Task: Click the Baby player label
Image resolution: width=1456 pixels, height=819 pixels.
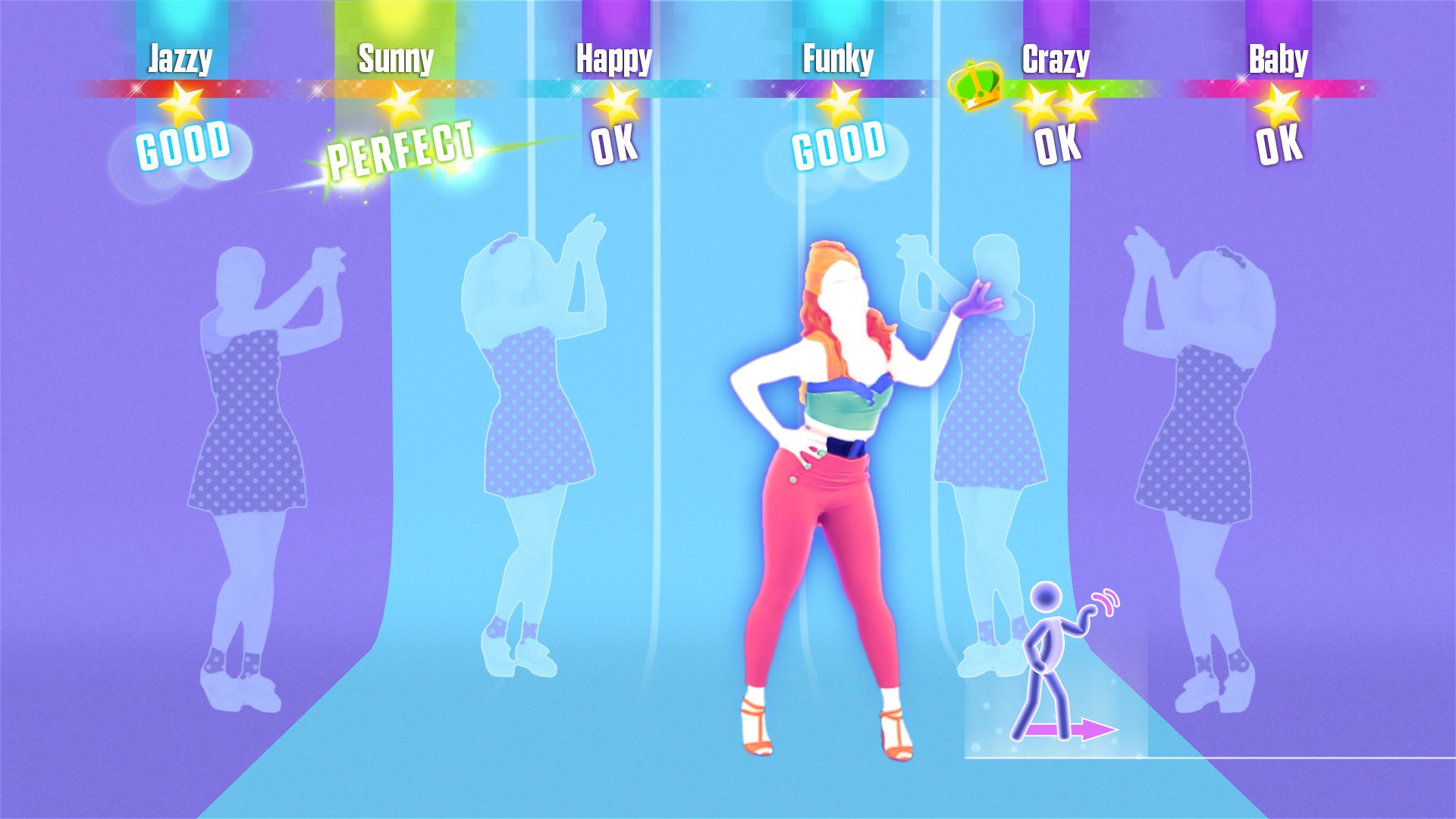Action: click(x=1278, y=57)
